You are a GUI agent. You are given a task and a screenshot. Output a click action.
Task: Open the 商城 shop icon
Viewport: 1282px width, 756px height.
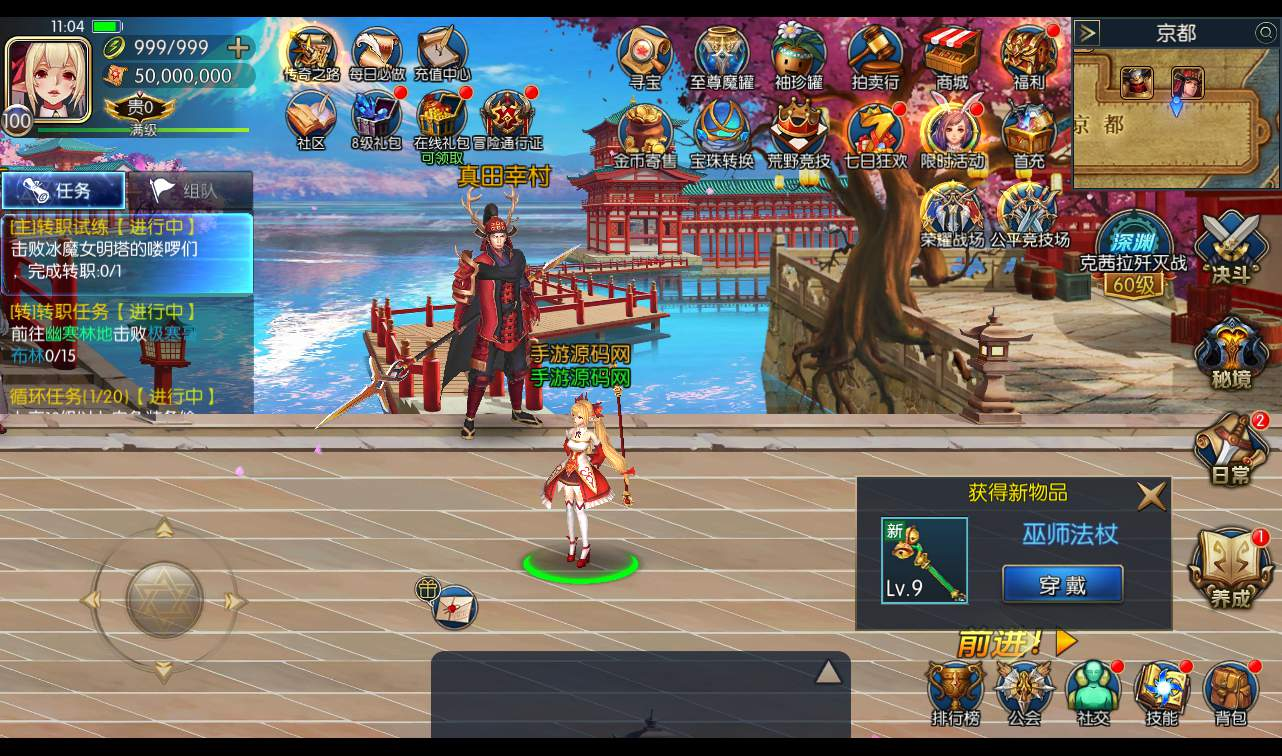pyautogui.click(x=951, y=53)
